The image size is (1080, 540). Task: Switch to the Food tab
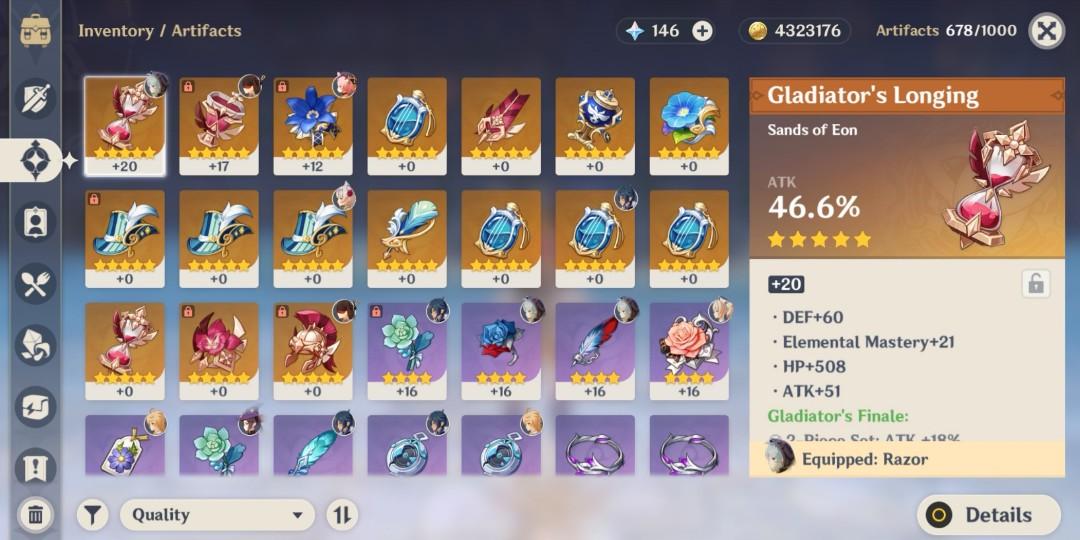point(35,285)
